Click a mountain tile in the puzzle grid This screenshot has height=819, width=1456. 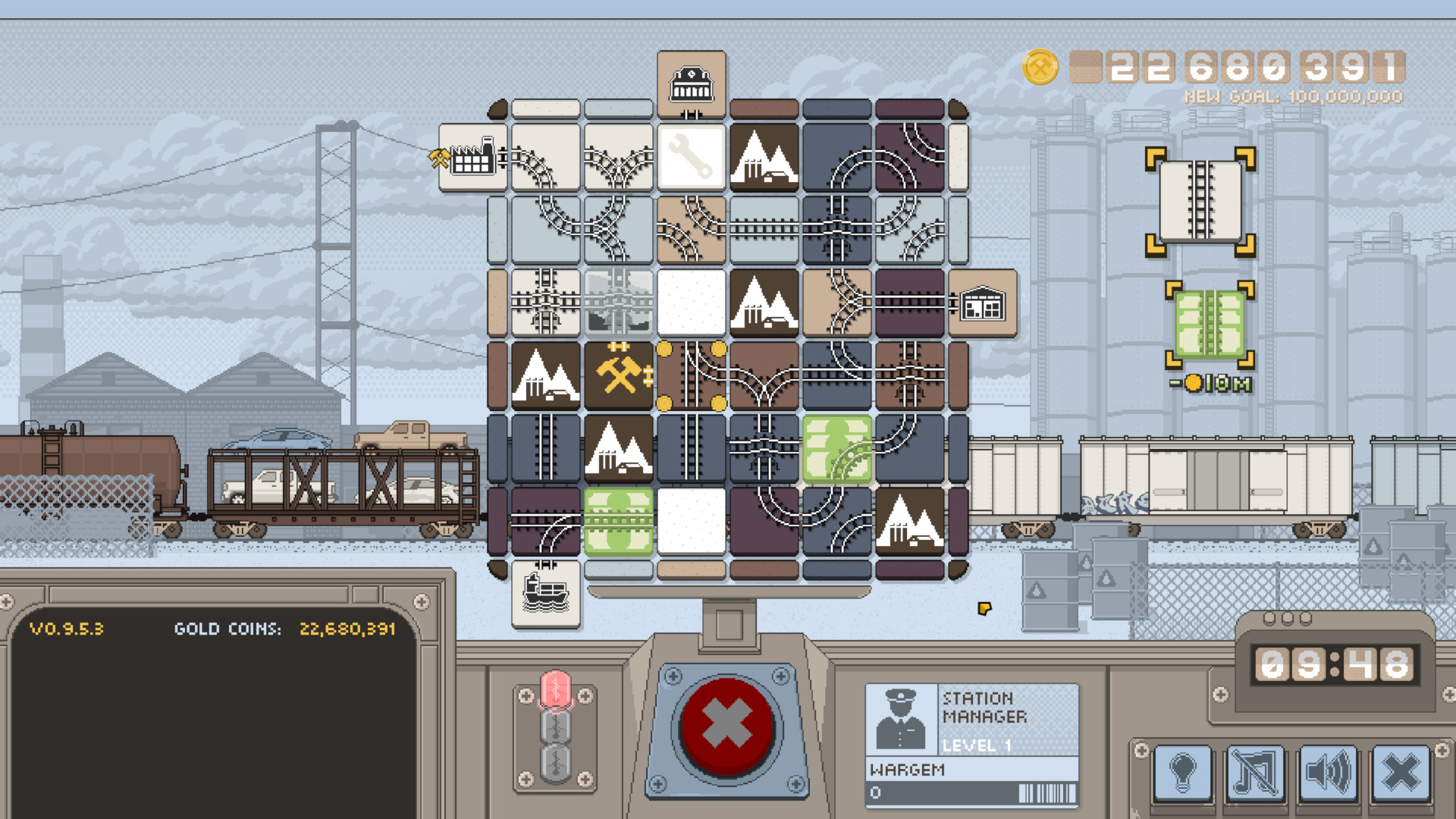[764, 157]
